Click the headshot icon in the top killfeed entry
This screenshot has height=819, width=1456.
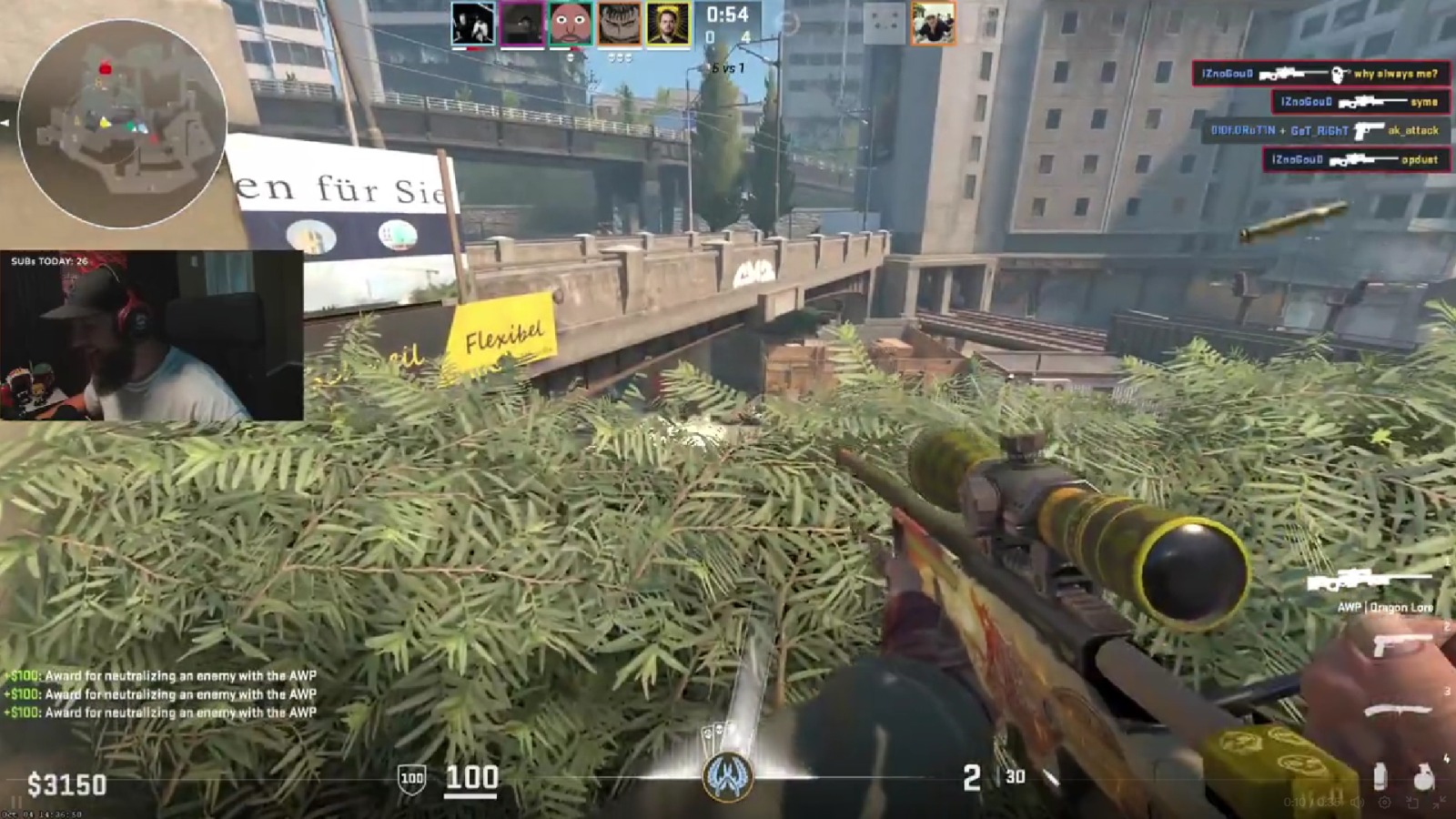tap(1337, 75)
